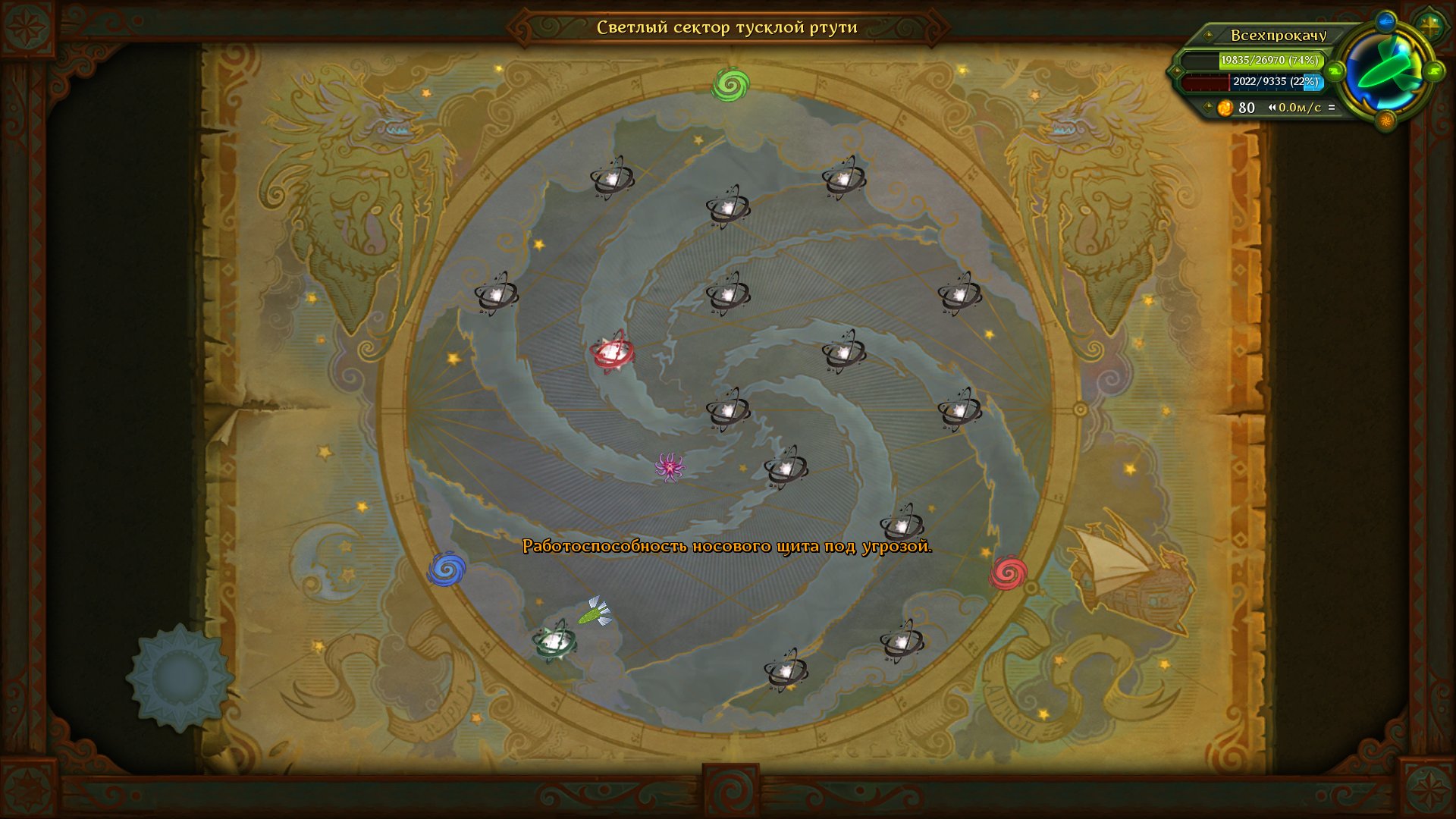Click the green ship marker on the map
The image size is (1456, 819).
[595, 612]
